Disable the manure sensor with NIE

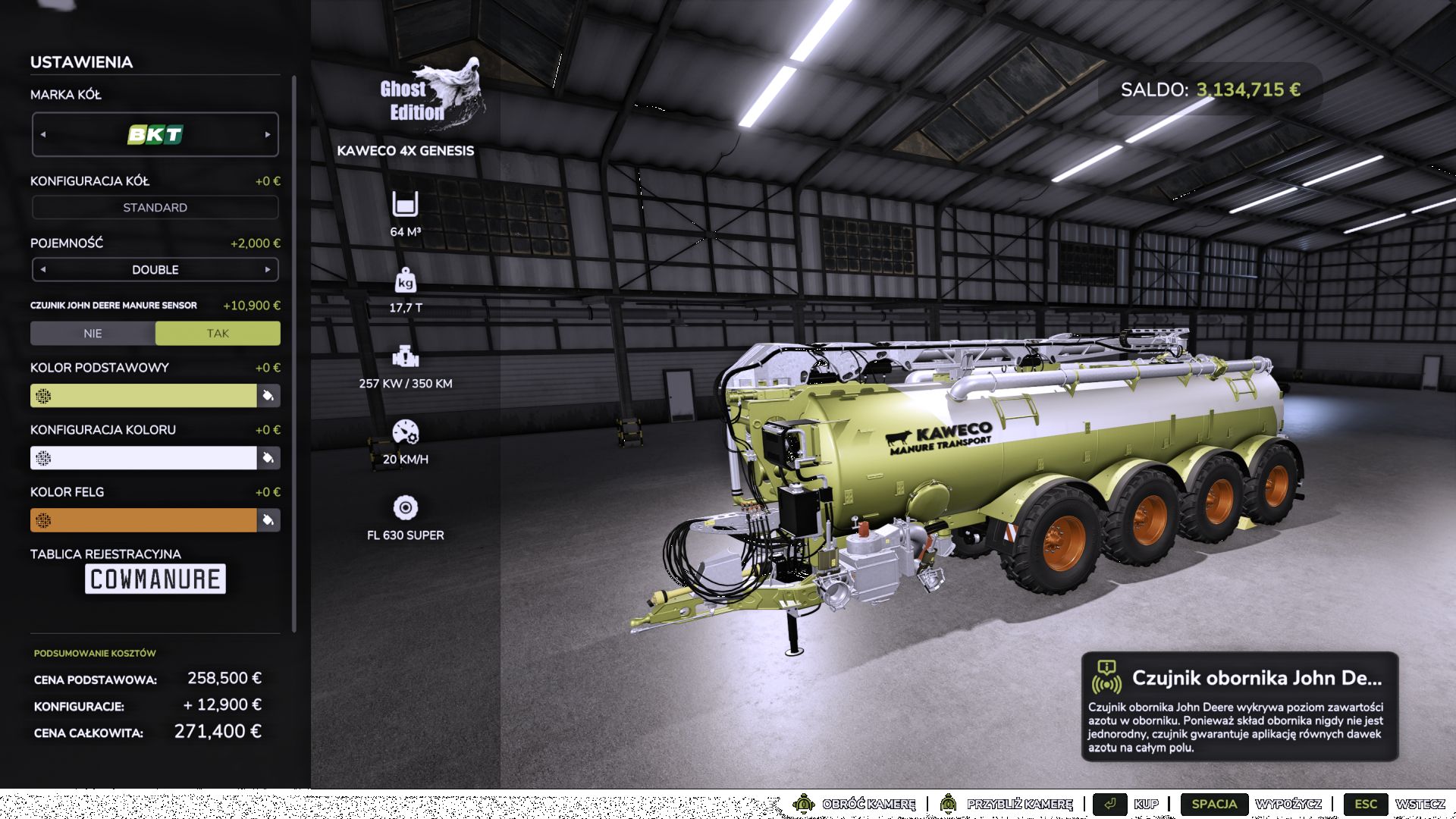[x=93, y=333]
